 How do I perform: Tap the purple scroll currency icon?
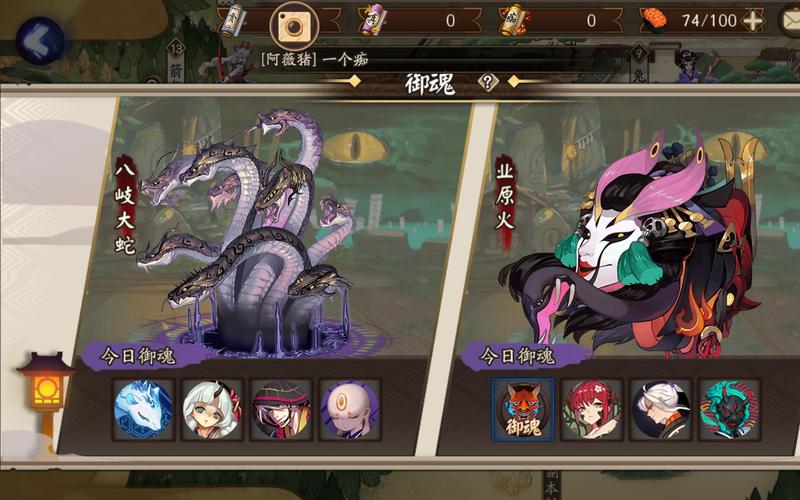pos(375,19)
